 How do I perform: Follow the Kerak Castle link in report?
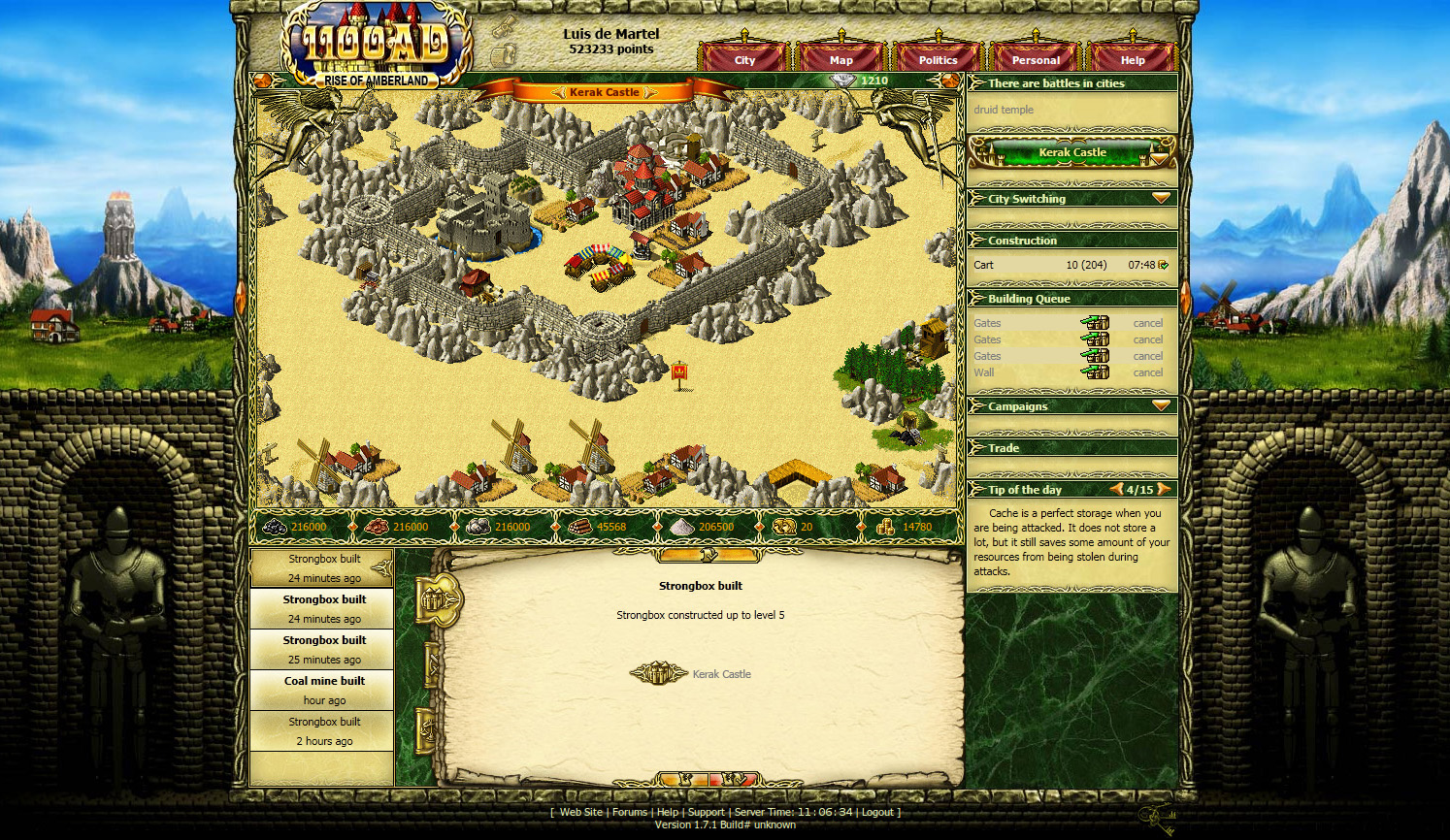[x=721, y=674]
